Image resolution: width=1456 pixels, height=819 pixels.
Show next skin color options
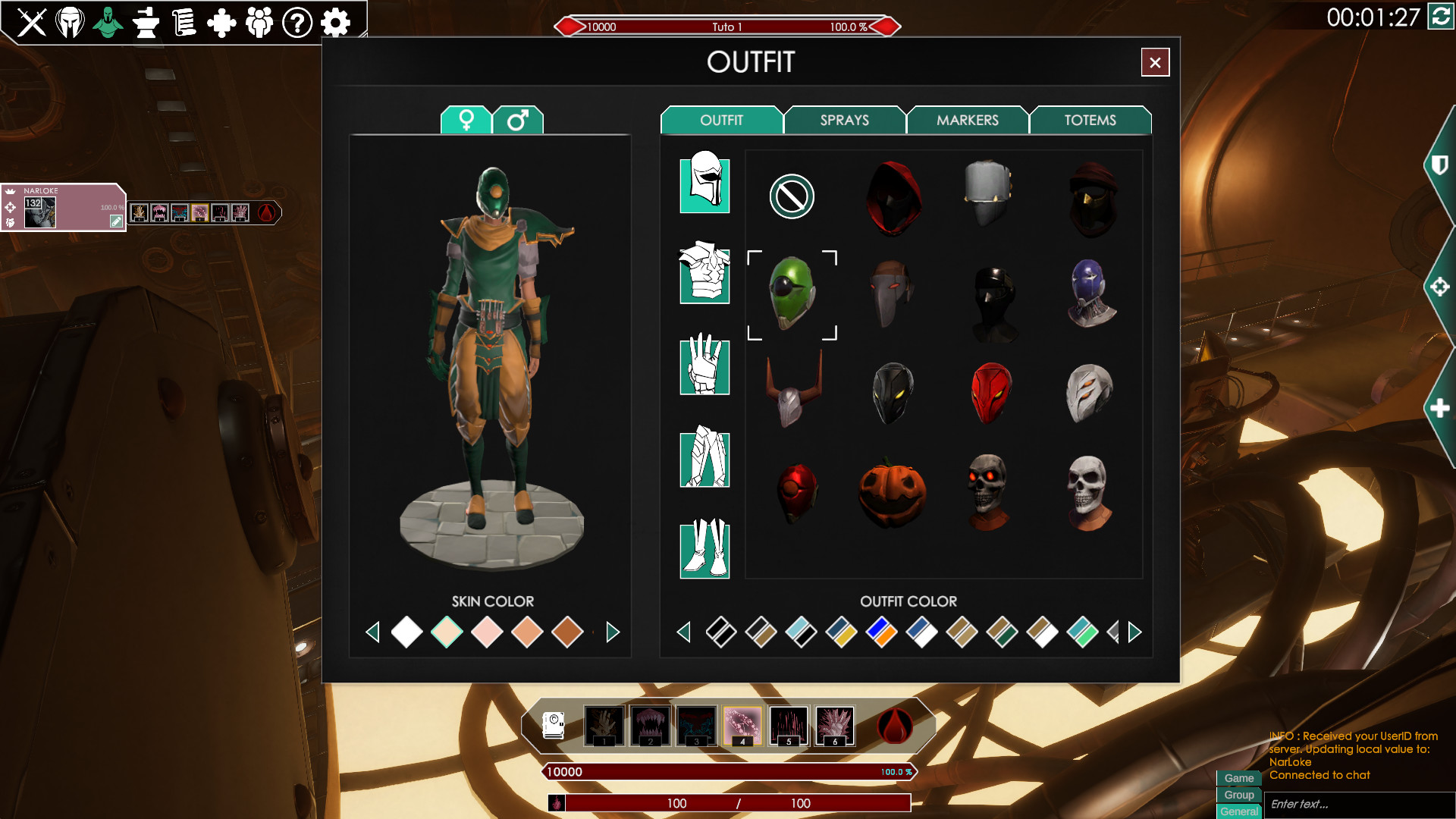[613, 632]
